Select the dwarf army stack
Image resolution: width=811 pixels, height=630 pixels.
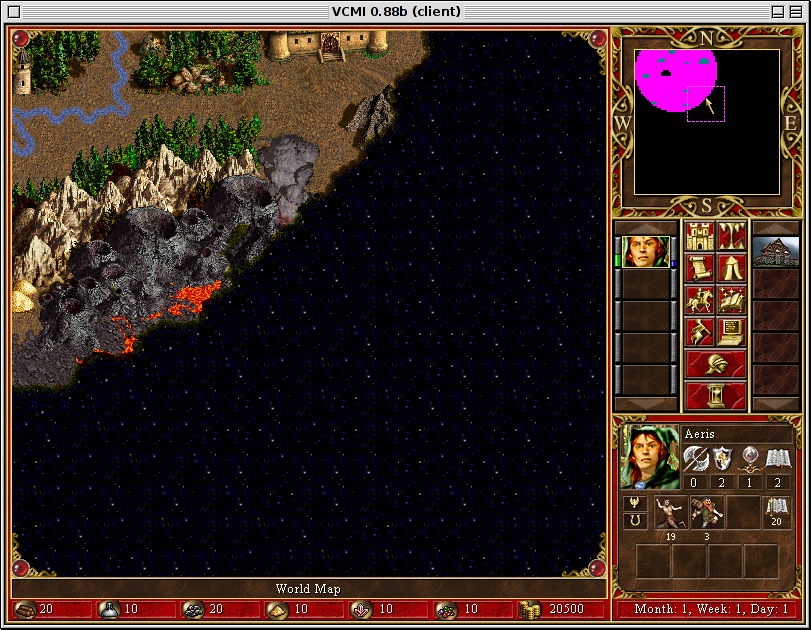(x=707, y=512)
